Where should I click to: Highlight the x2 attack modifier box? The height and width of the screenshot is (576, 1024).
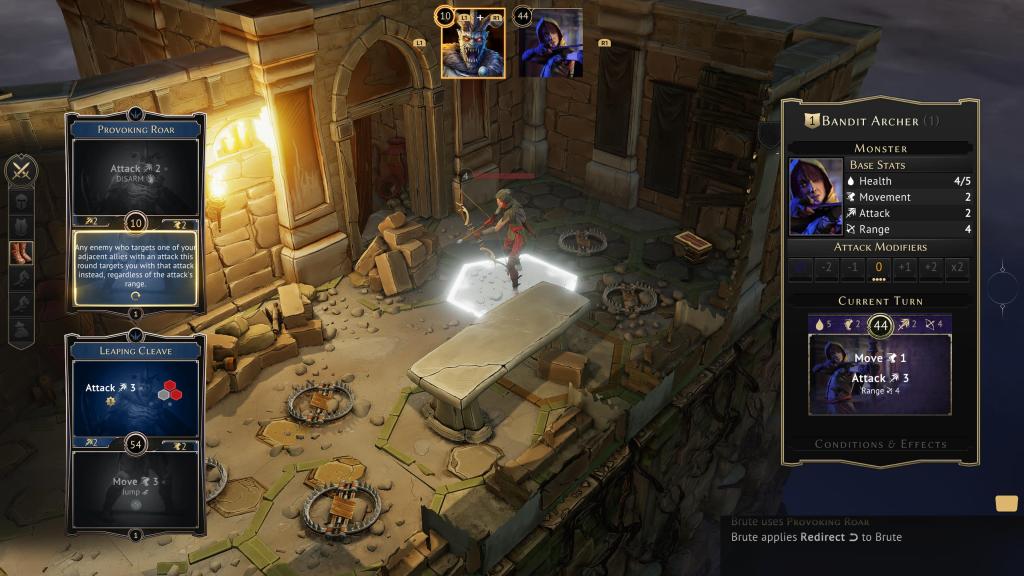tap(957, 268)
